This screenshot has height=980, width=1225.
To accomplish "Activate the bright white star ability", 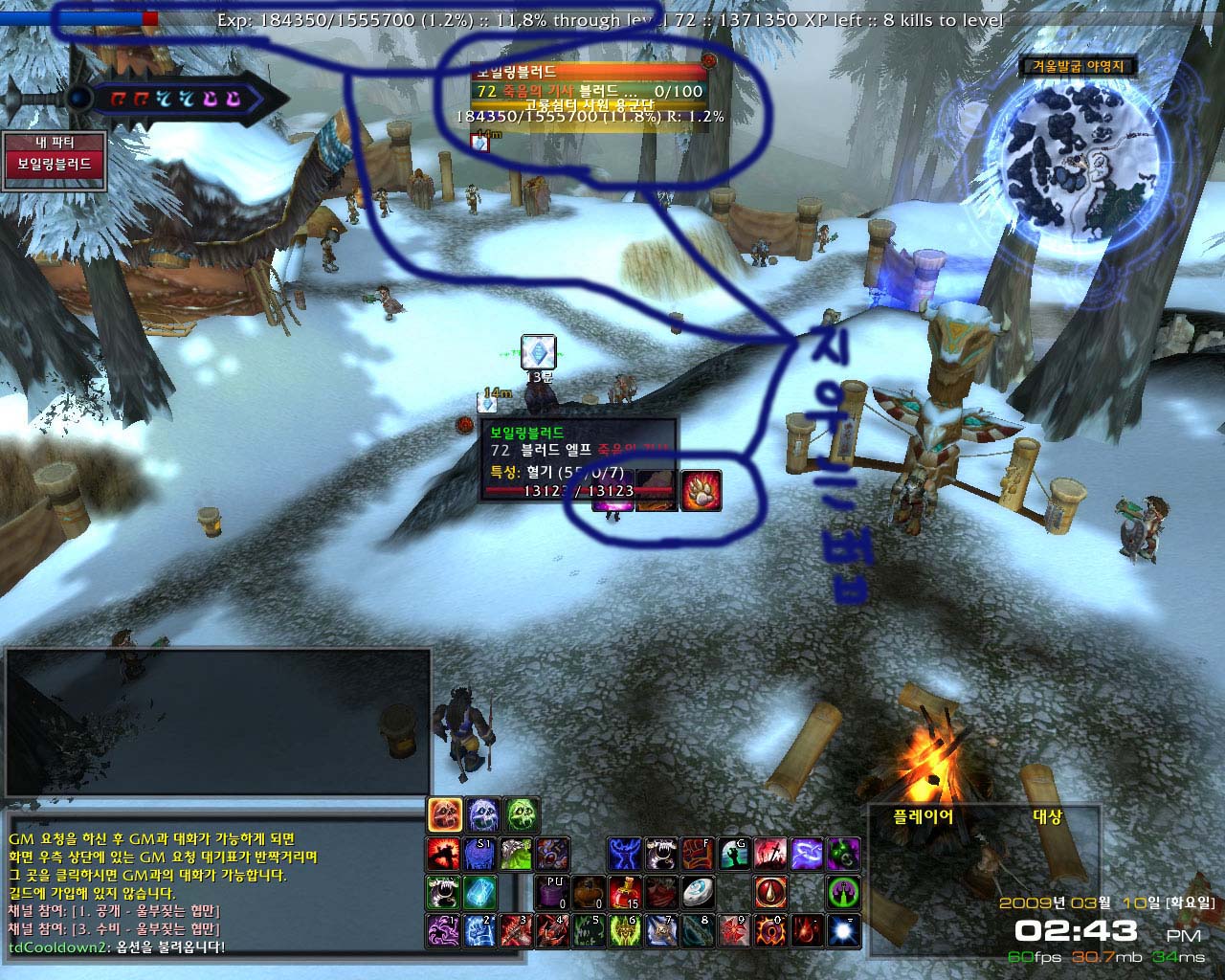I will pyautogui.click(x=843, y=931).
